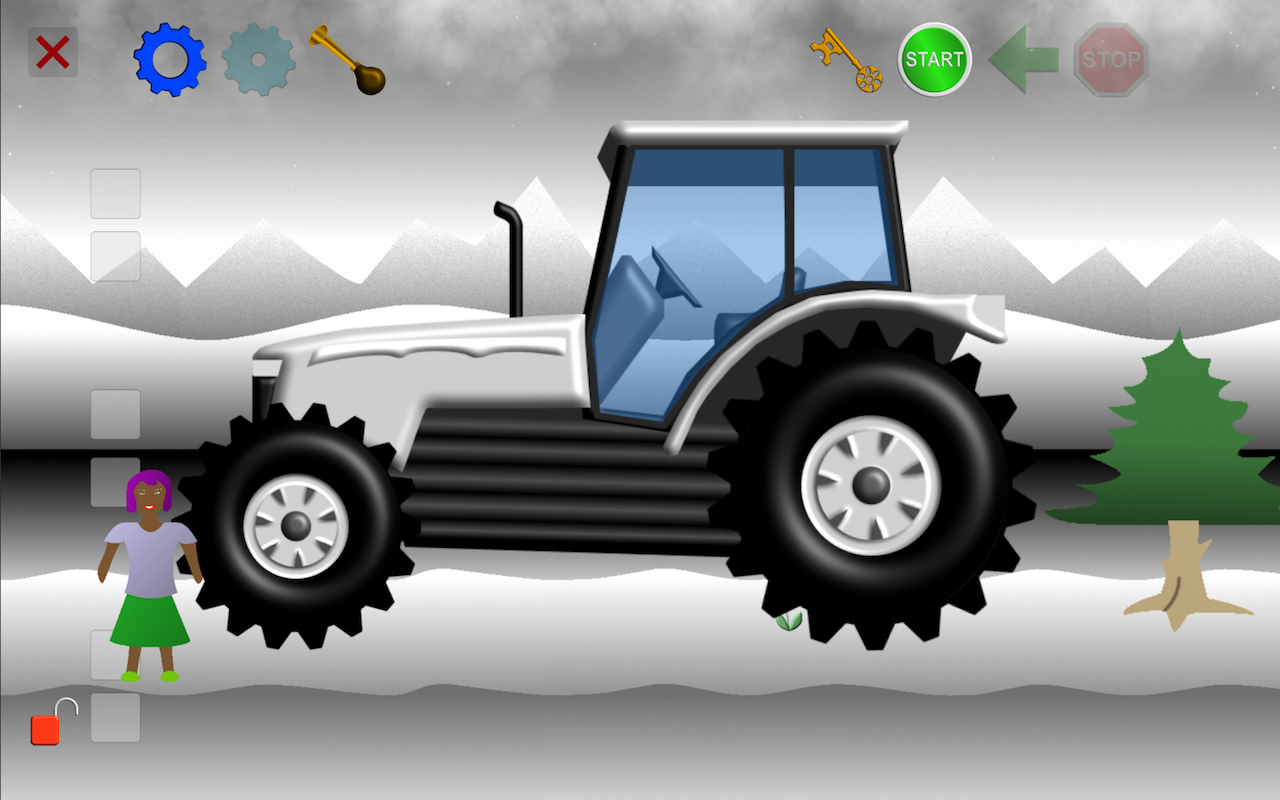Click the green back arrow

[1022, 60]
